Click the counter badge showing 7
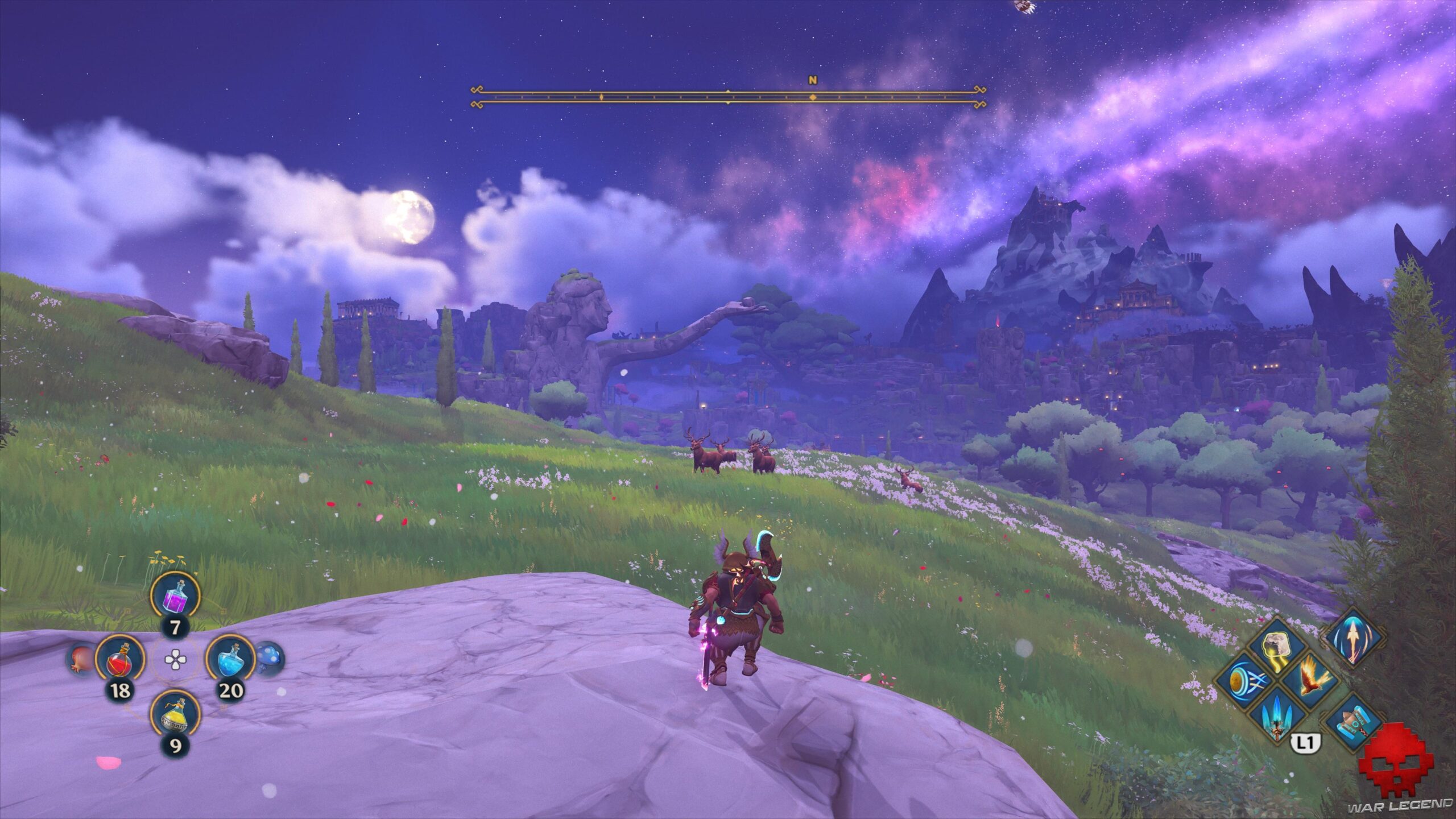The image size is (1456, 819). click(x=176, y=627)
